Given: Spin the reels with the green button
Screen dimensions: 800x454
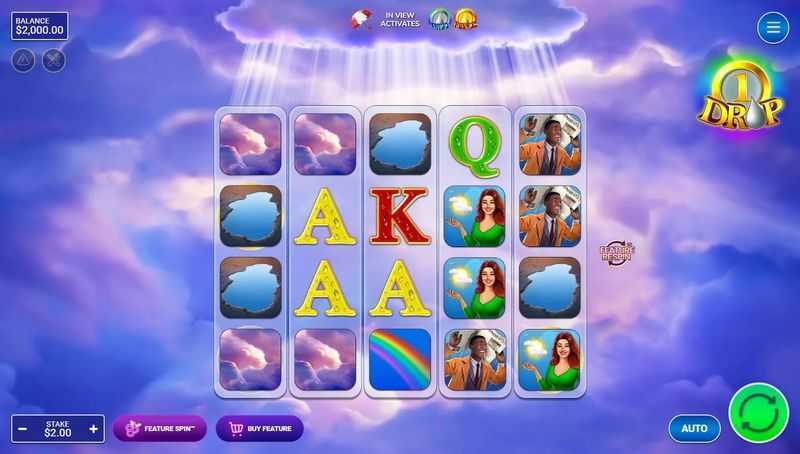Looking at the screenshot, I should point(758,412).
